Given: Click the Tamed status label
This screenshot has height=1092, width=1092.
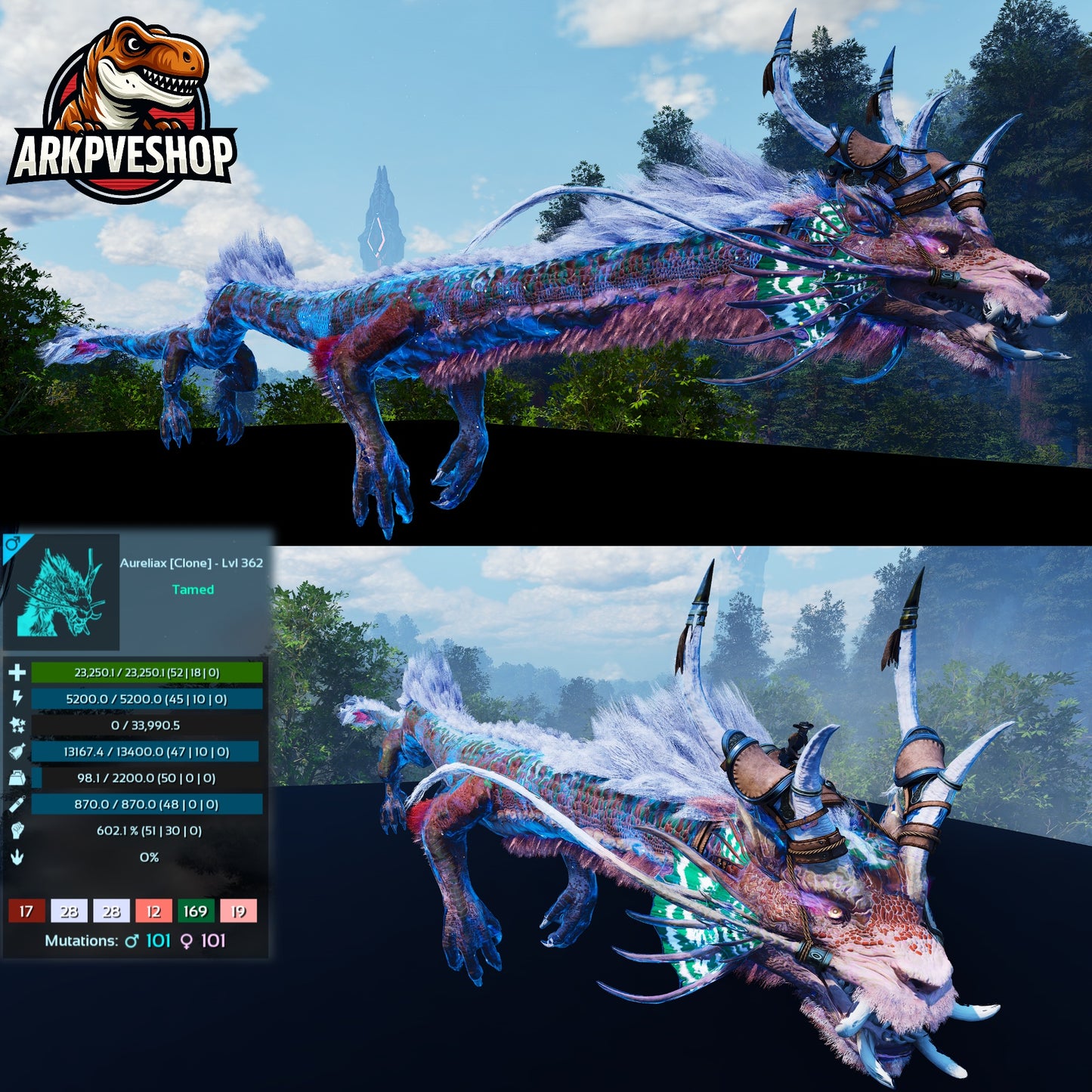Looking at the screenshot, I should pos(194,590).
